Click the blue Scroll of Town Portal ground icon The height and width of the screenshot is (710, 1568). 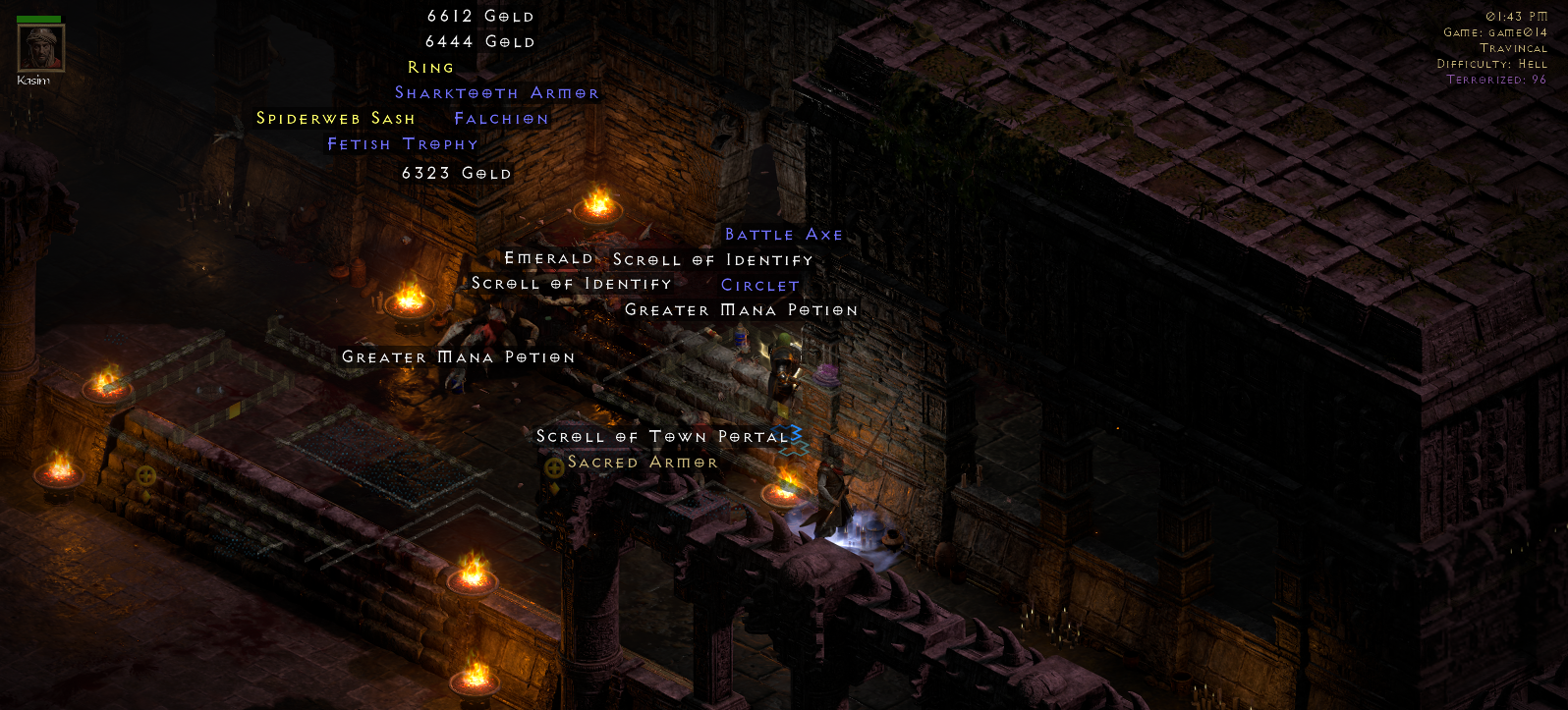pyautogui.click(x=787, y=432)
